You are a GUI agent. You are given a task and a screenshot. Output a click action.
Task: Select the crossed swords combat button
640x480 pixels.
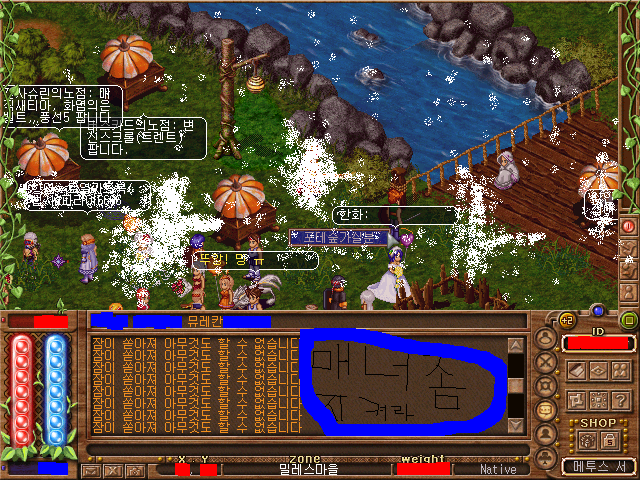tap(546, 361)
